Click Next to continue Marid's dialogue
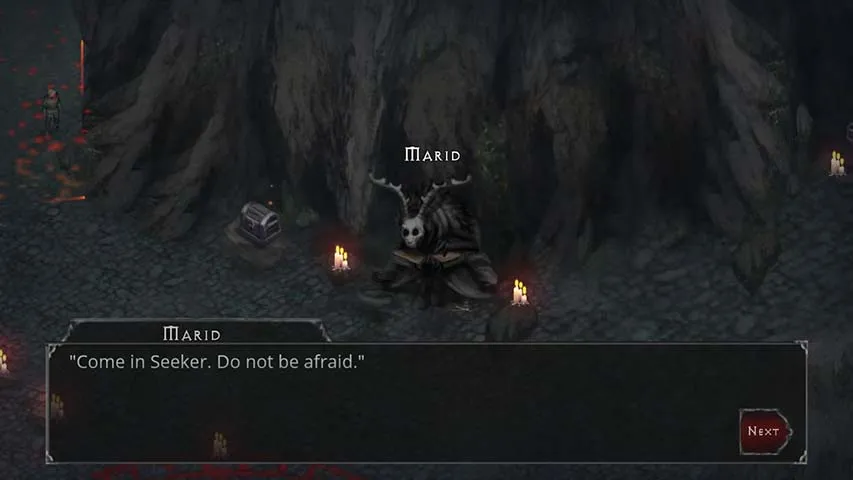The width and height of the screenshot is (853, 480). click(764, 431)
